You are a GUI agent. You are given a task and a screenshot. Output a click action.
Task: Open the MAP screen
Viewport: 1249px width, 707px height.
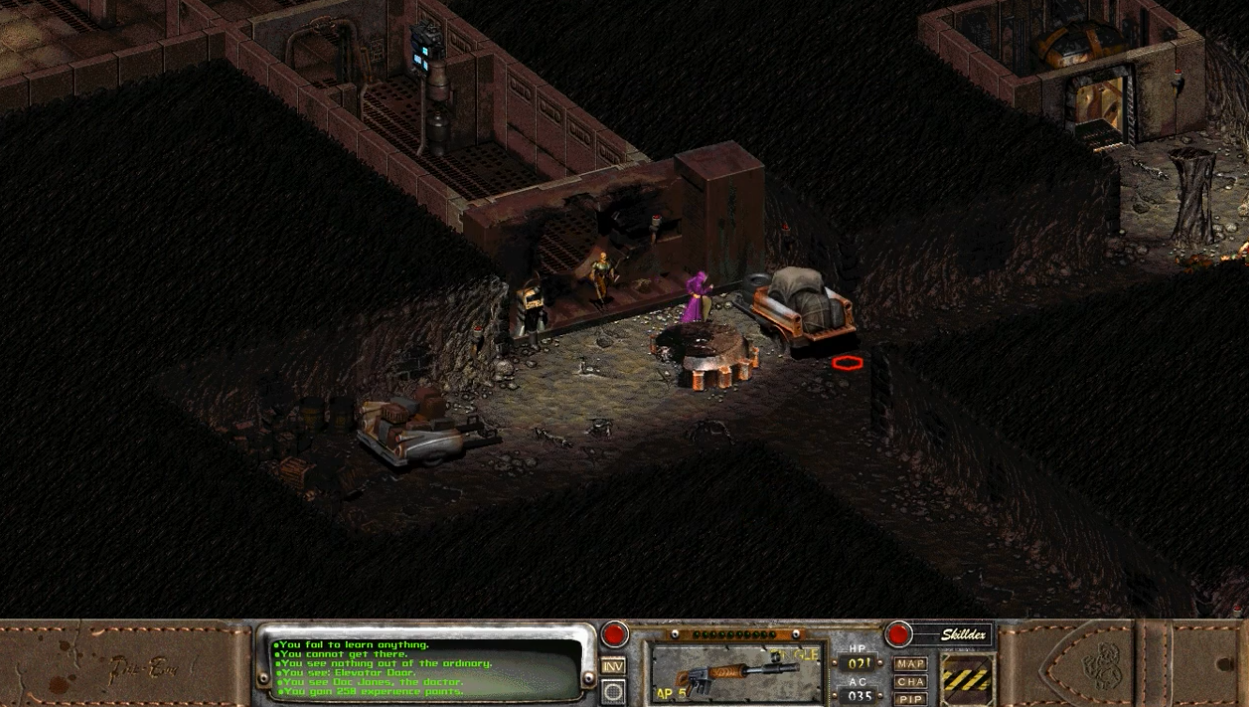tap(910, 664)
